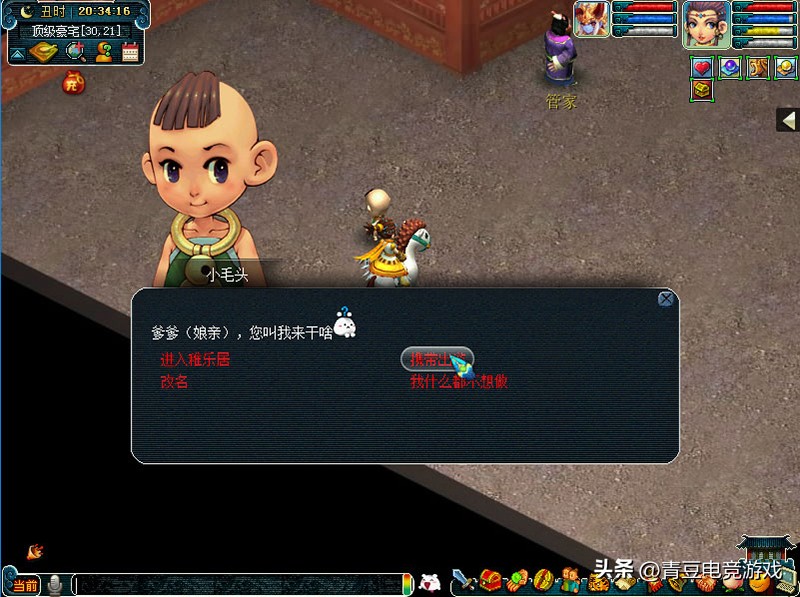
Task: Open the gold compass plate icon
Action: (x=43, y=52)
